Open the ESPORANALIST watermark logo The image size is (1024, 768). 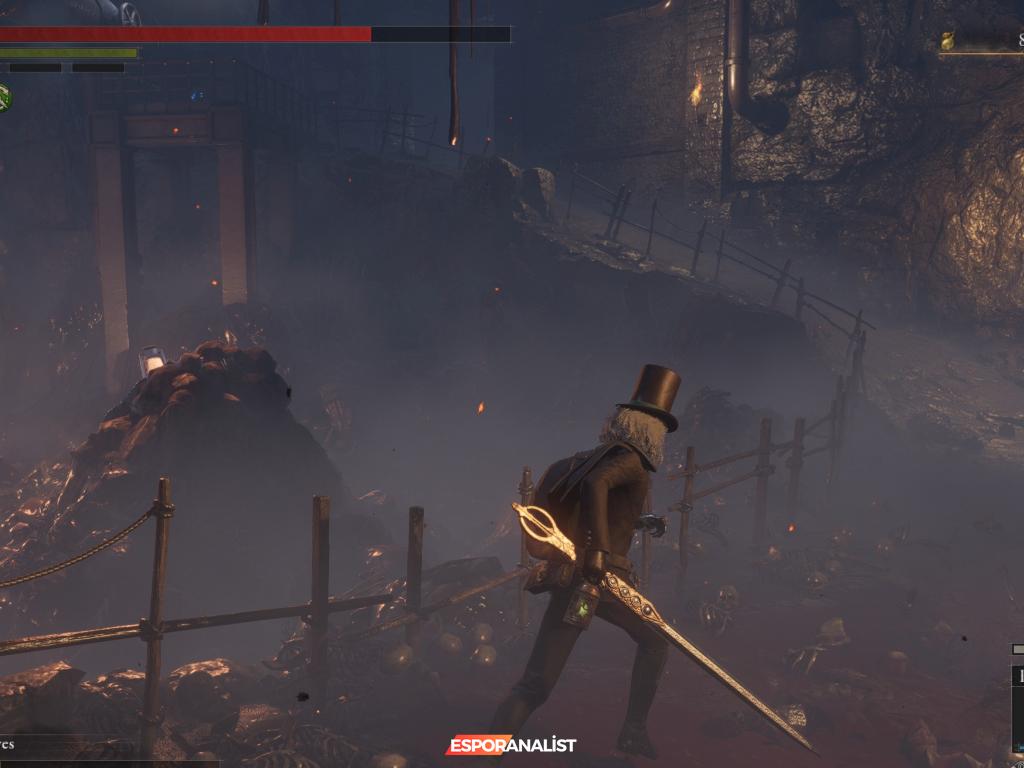pos(511,745)
